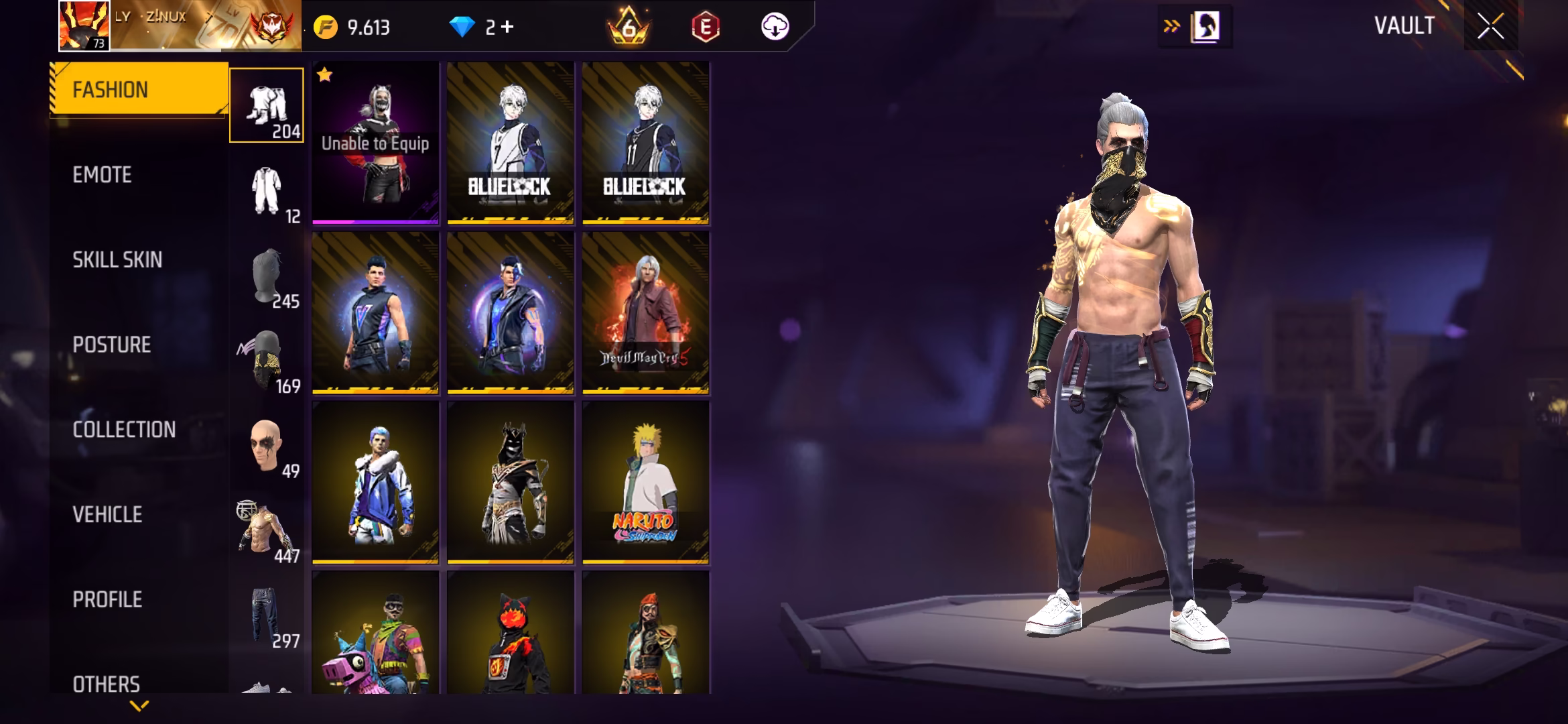Pick the Naruto Shippuden outfit
Image resolution: width=1568 pixels, height=724 pixels.
pyautogui.click(x=645, y=482)
